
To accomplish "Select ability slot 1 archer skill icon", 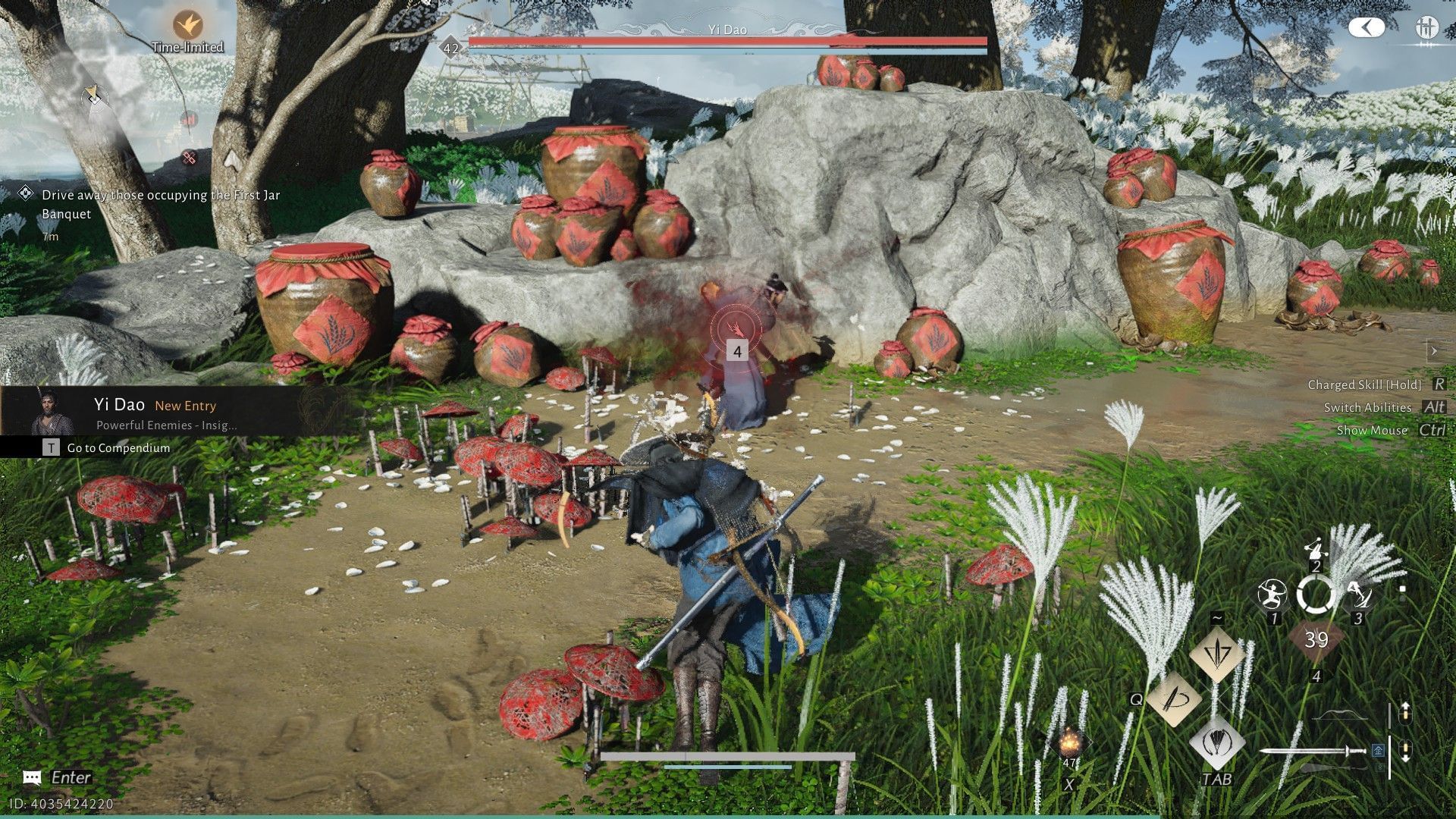I will tap(1272, 595).
